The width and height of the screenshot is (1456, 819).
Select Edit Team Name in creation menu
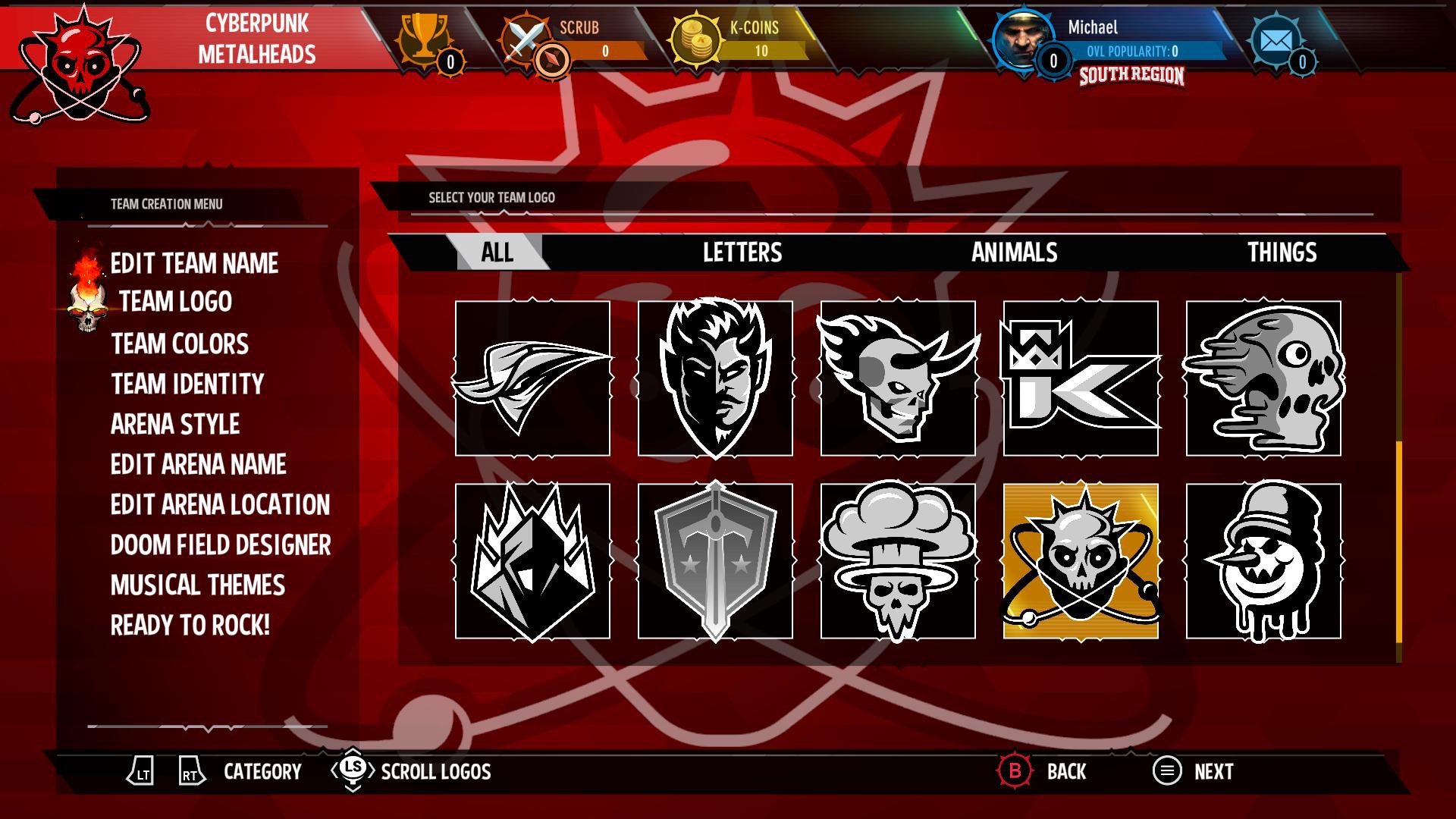(193, 264)
